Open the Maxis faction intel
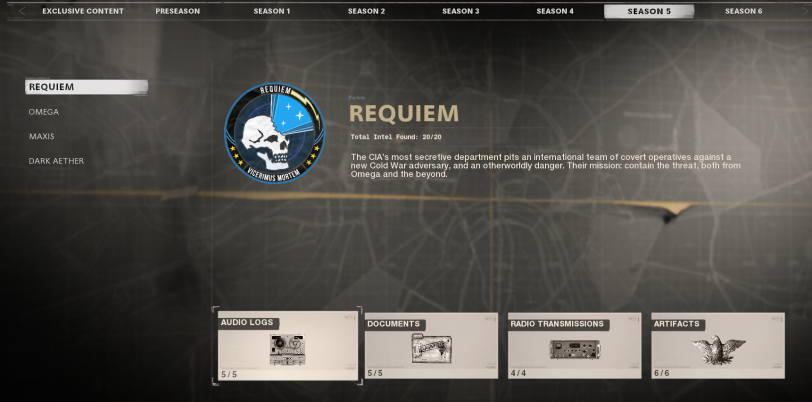The width and height of the screenshot is (812, 402). 42,136
